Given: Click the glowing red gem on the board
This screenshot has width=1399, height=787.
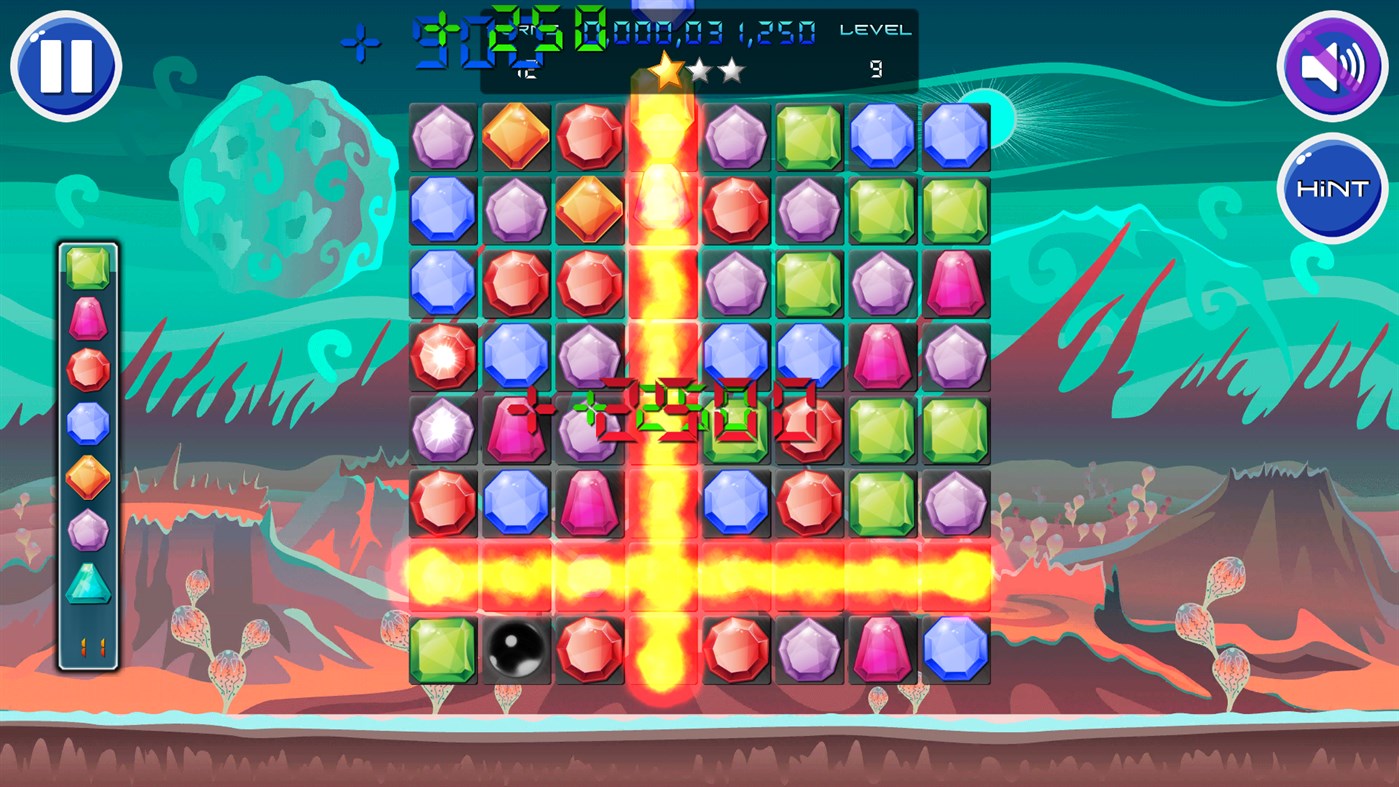Looking at the screenshot, I should tap(443, 355).
